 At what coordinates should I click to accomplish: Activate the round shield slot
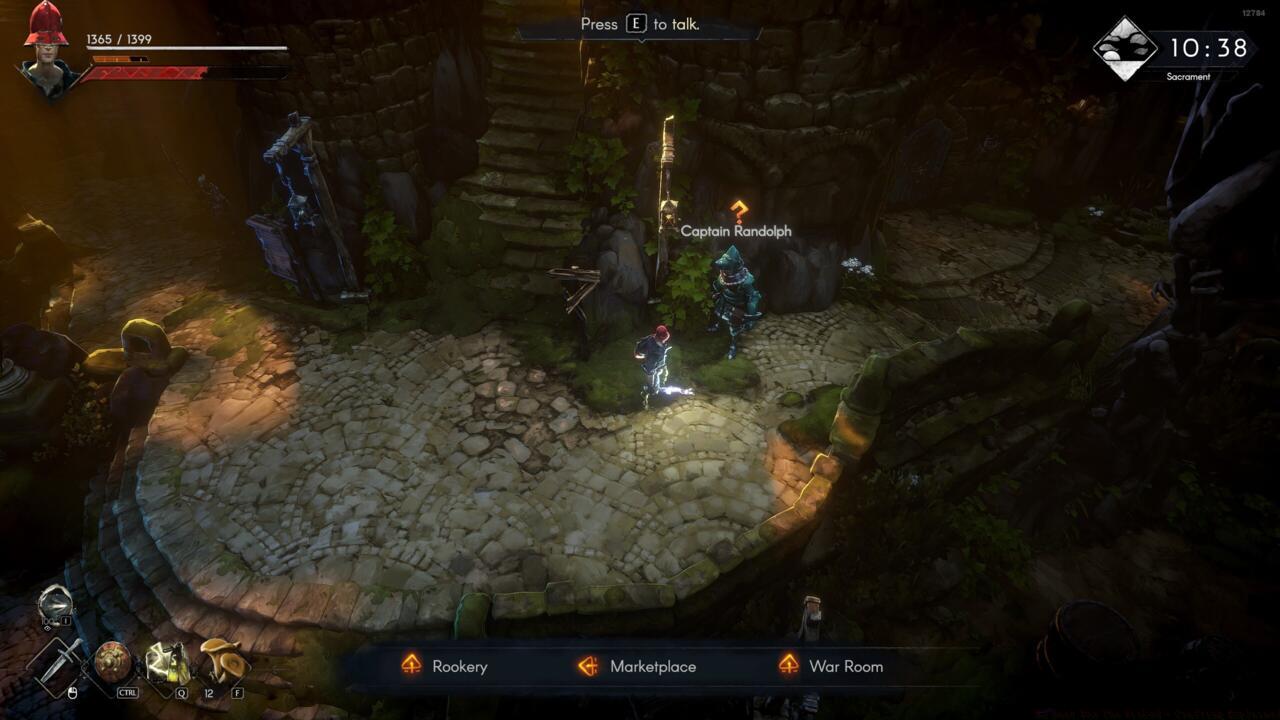[x=113, y=662]
